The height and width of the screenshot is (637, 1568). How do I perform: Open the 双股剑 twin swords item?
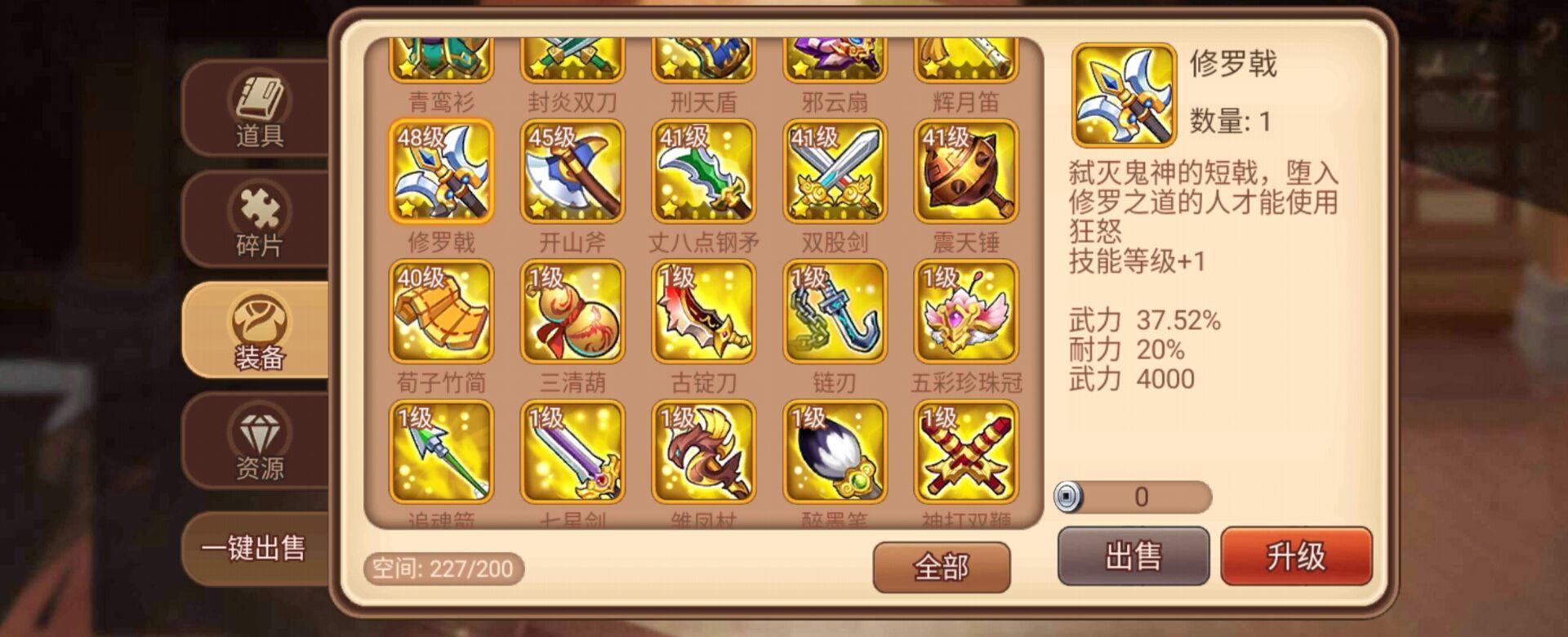tap(835, 169)
